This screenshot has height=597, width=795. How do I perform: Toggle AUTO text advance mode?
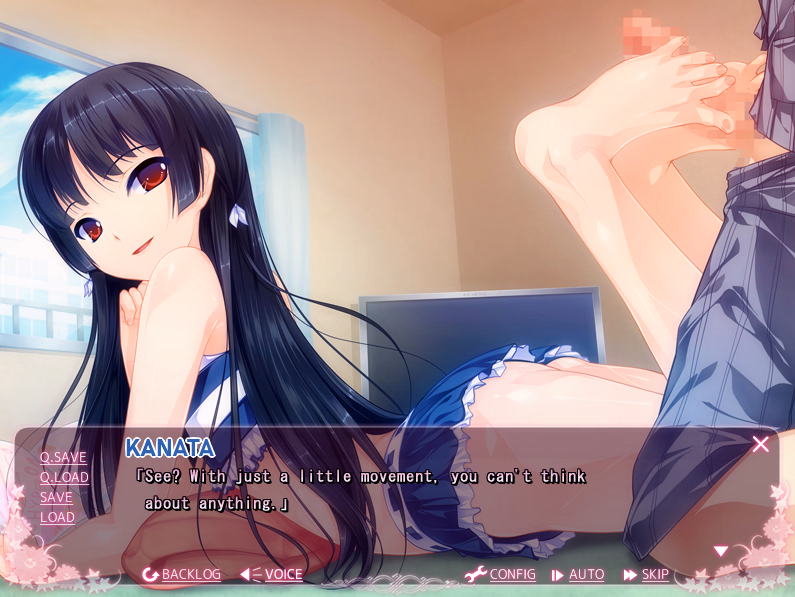pyautogui.click(x=578, y=574)
